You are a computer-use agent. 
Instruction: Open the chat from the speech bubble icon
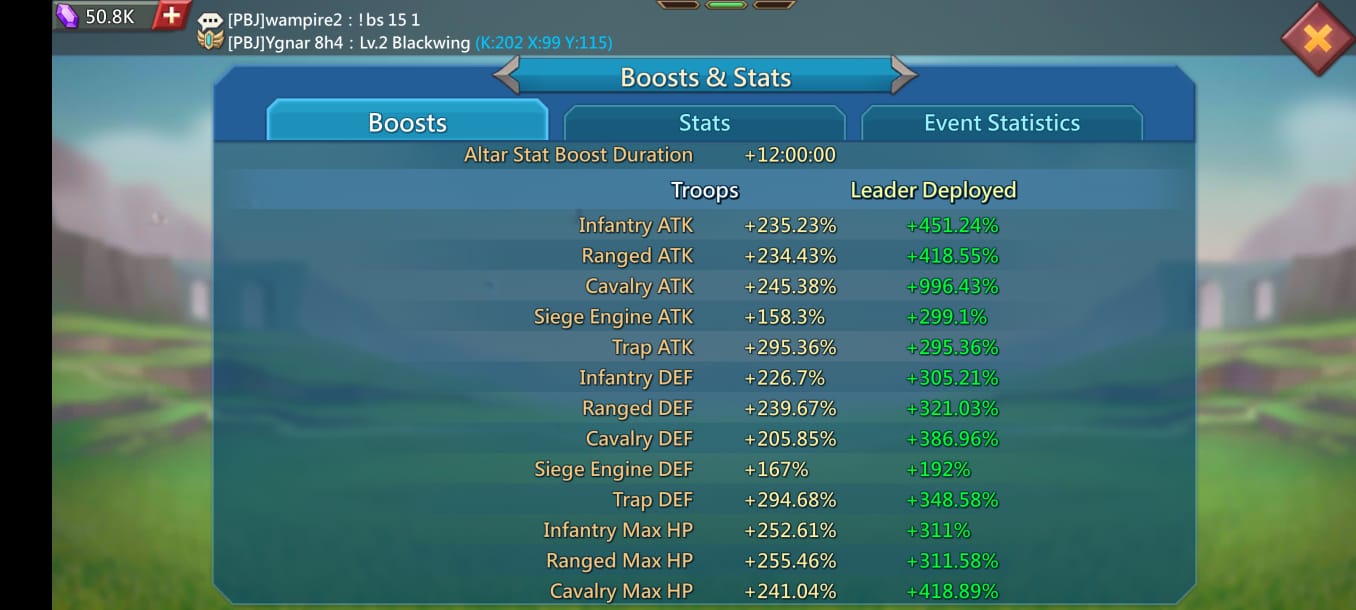coord(211,21)
